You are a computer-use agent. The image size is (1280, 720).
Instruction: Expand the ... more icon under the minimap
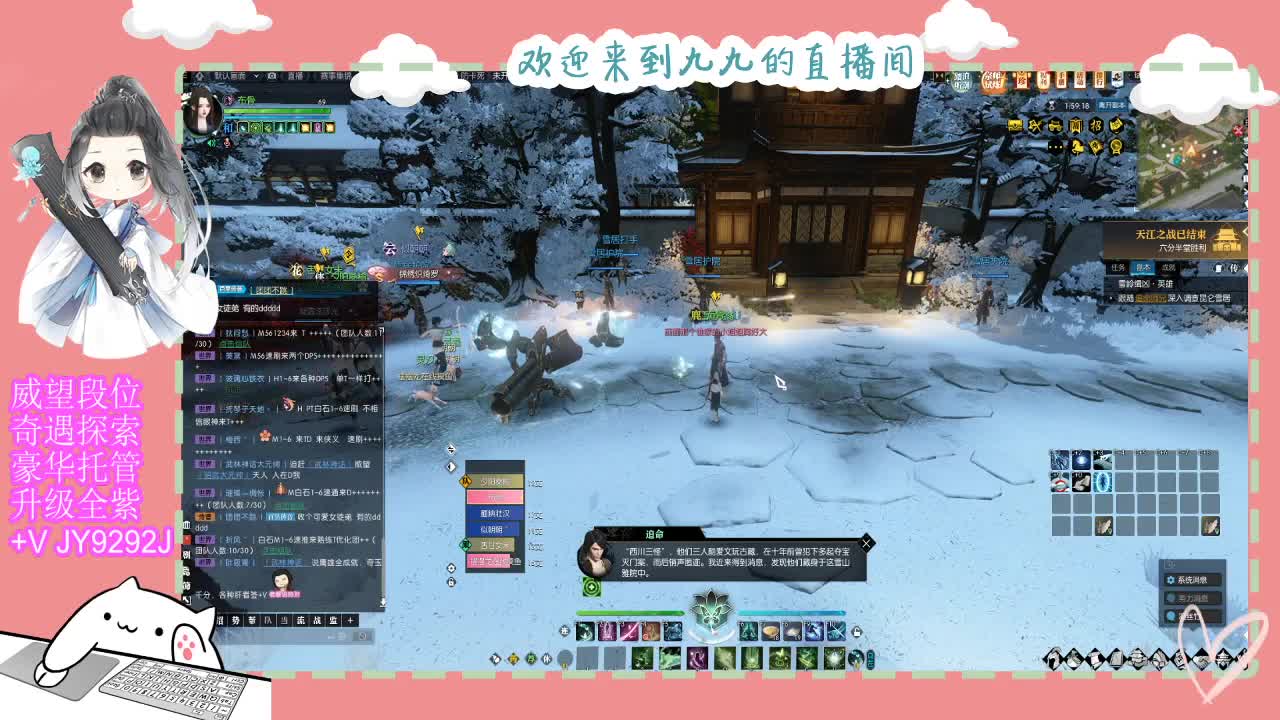click(1056, 147)
